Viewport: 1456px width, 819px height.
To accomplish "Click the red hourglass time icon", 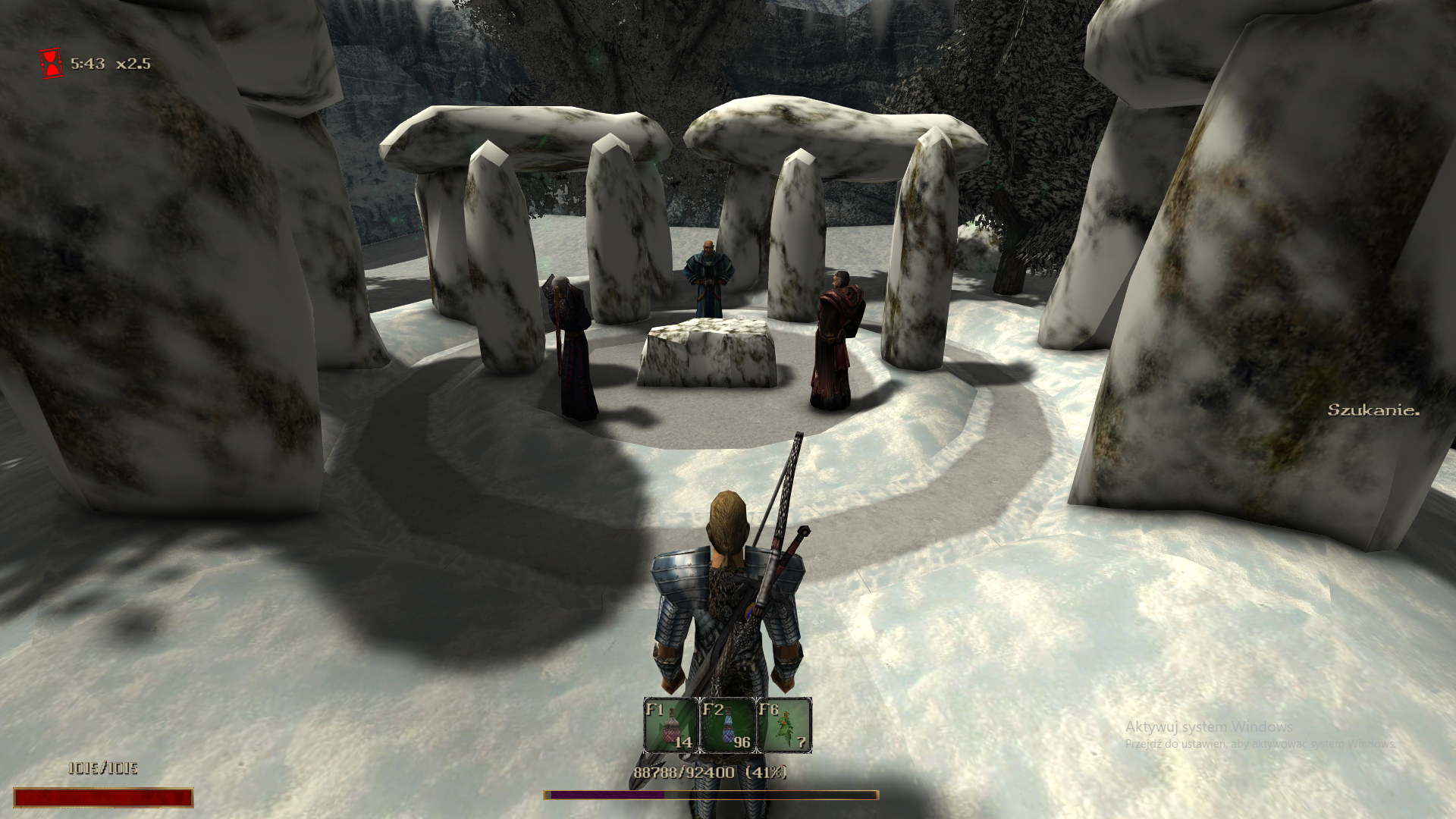I will tap(52, 64).
